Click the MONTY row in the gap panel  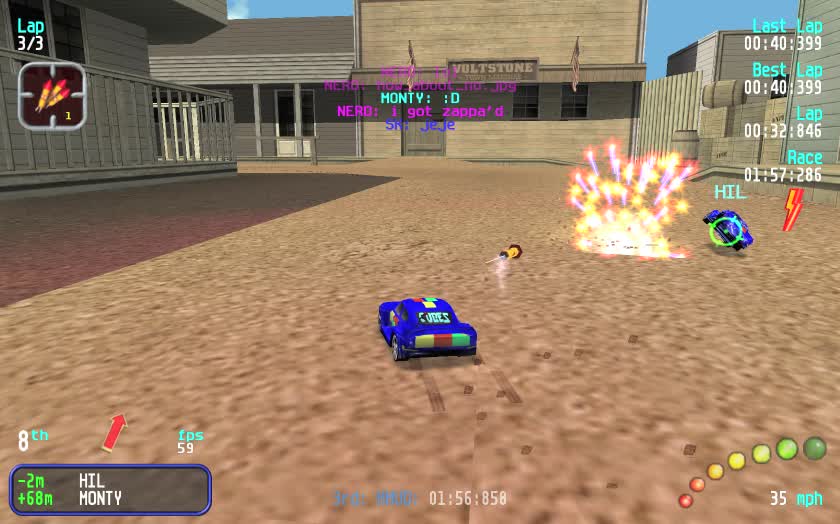pyautogui.click(x=110, y=498)
